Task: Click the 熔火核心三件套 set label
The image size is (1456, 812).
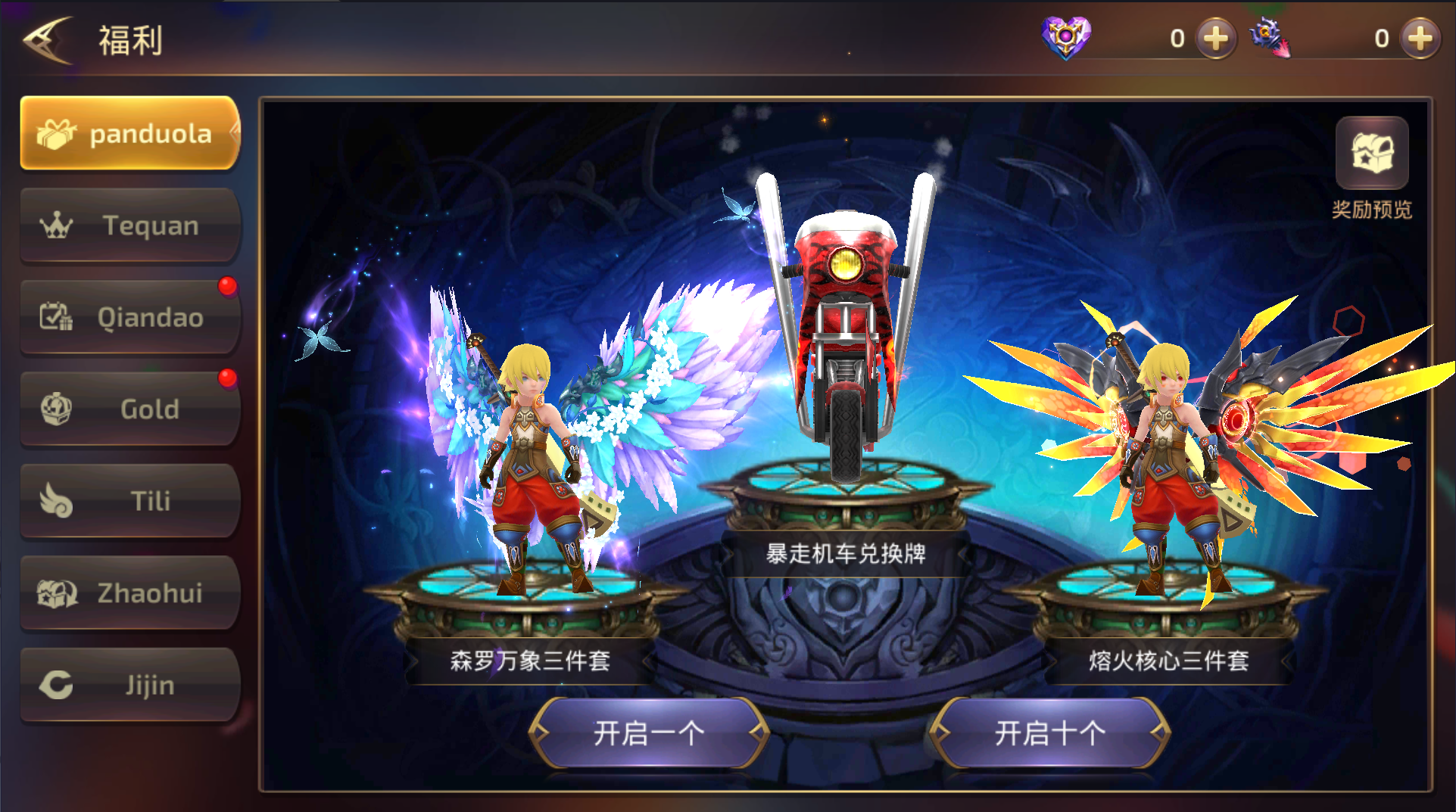Action: coord(1169,659)
